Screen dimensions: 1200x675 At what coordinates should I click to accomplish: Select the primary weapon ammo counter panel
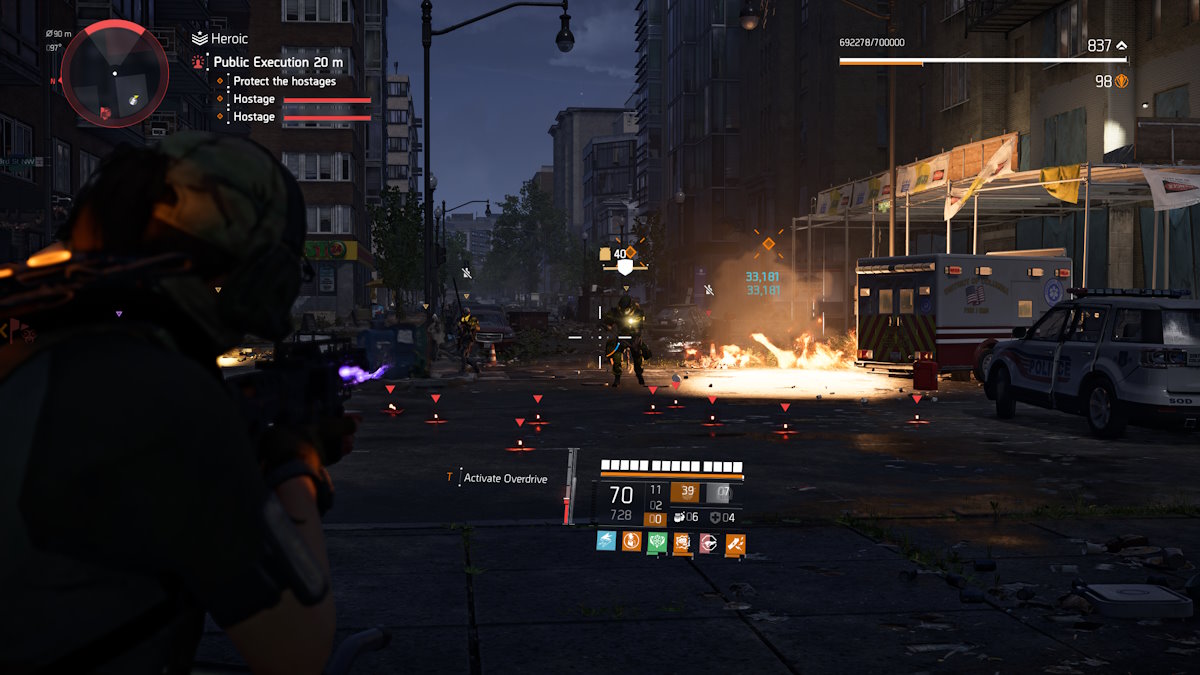(621, 501)
